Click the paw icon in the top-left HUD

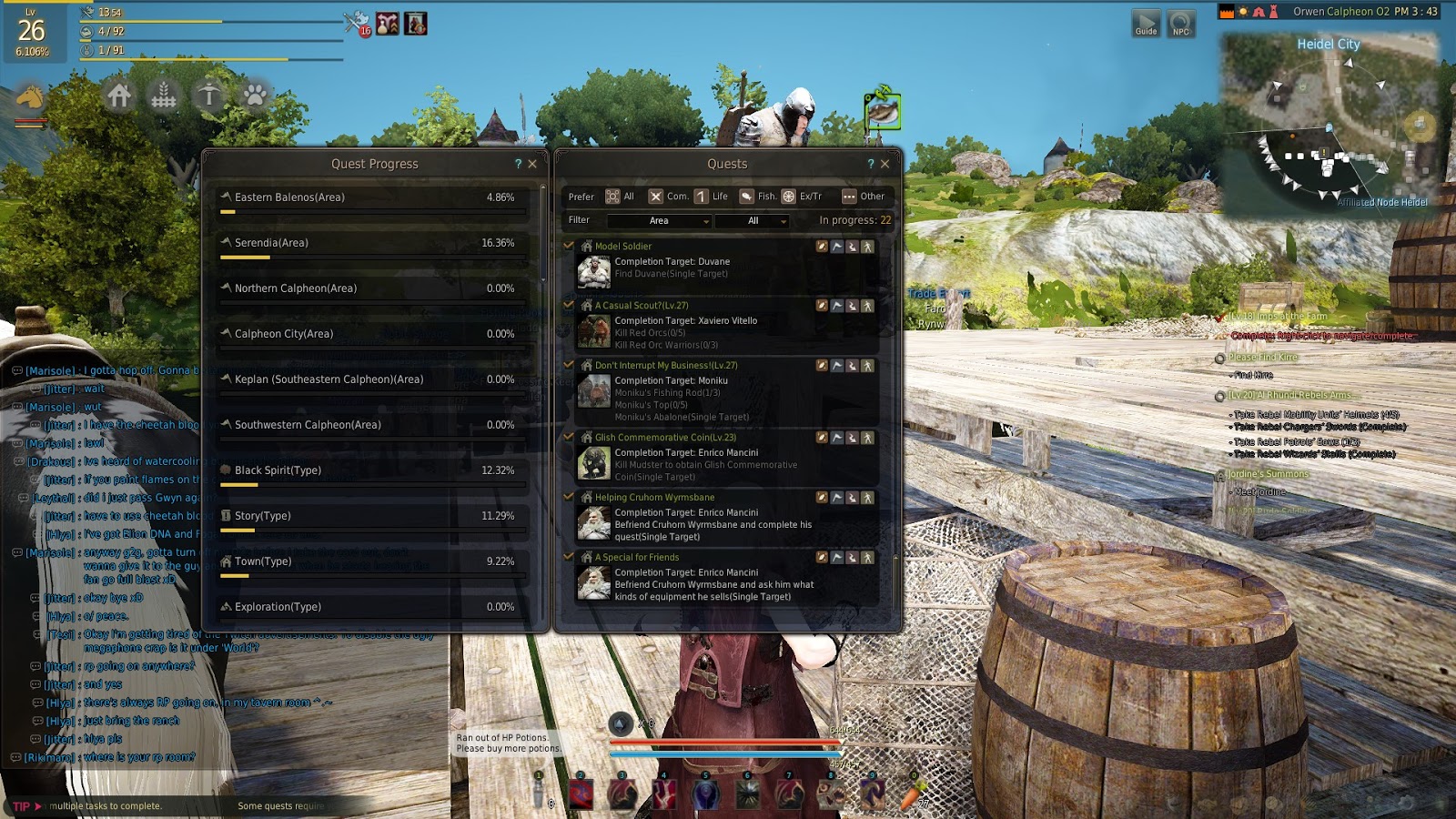click(256, 95)
